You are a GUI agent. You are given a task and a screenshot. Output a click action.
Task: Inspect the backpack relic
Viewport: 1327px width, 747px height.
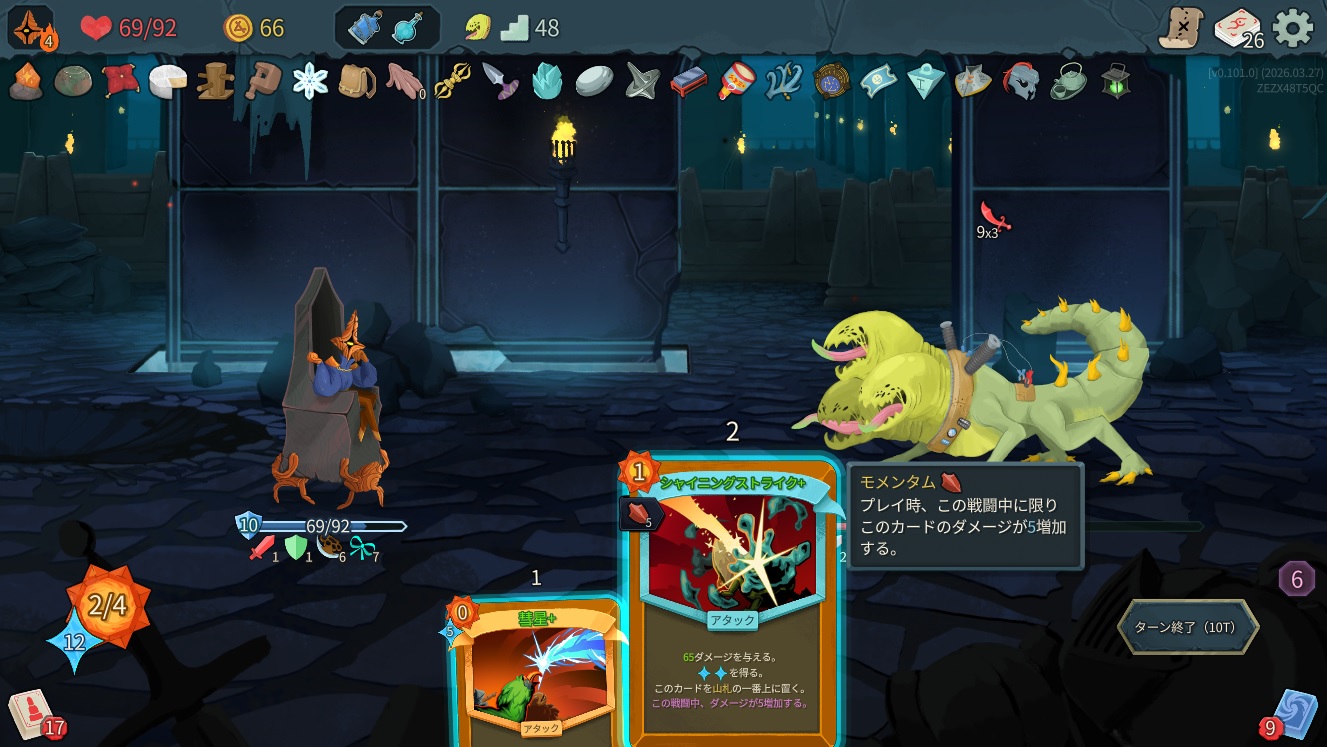pos(357,81)
